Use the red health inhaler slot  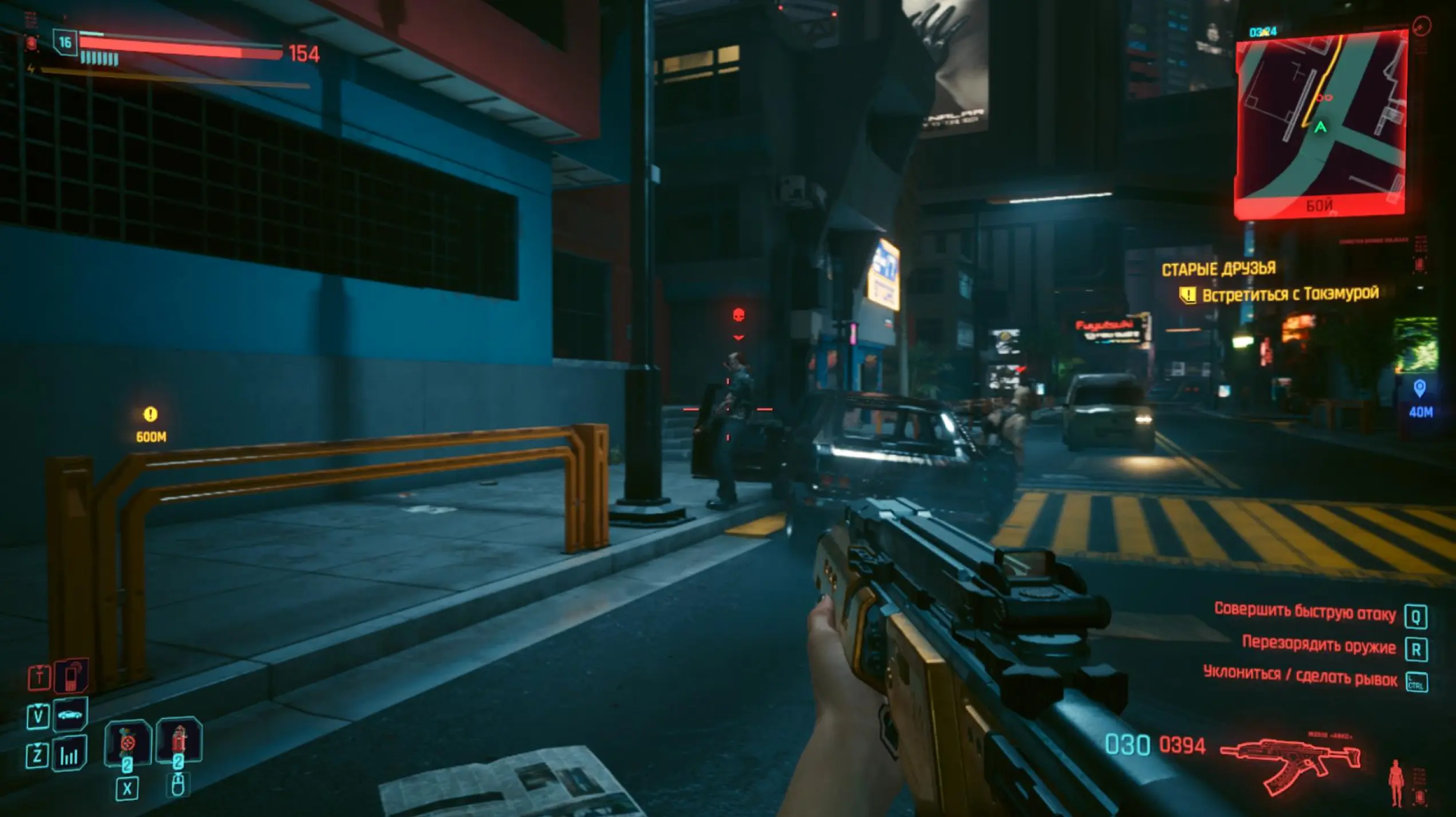pyautogui.click(x=179, y=740)
